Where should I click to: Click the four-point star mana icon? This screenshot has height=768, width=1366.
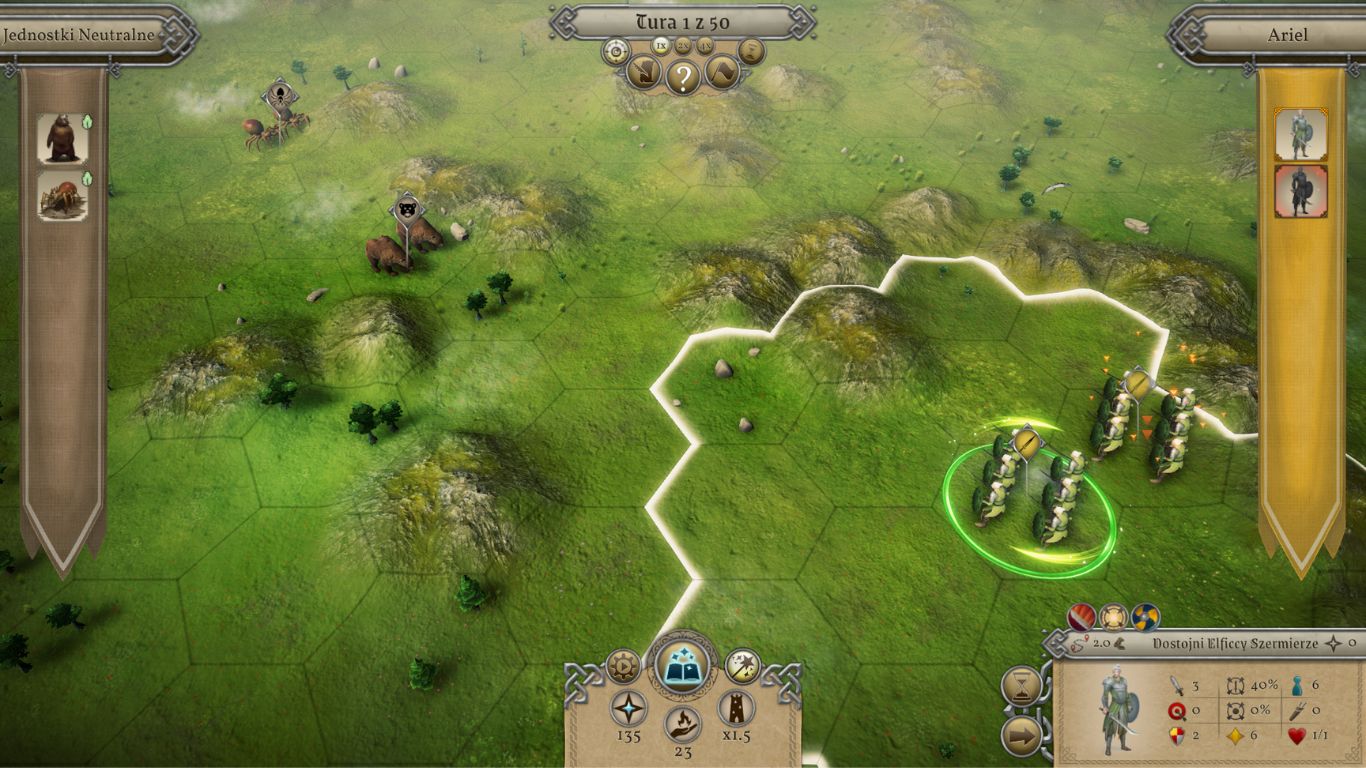click(x=629, y=707)
